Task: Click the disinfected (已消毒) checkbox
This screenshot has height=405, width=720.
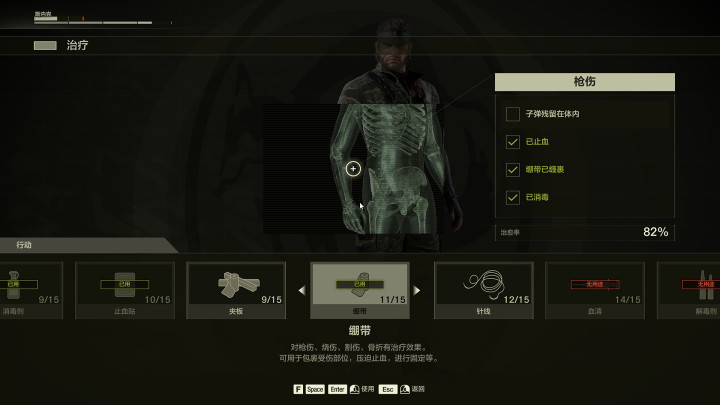Action: (x=513, y=198)
